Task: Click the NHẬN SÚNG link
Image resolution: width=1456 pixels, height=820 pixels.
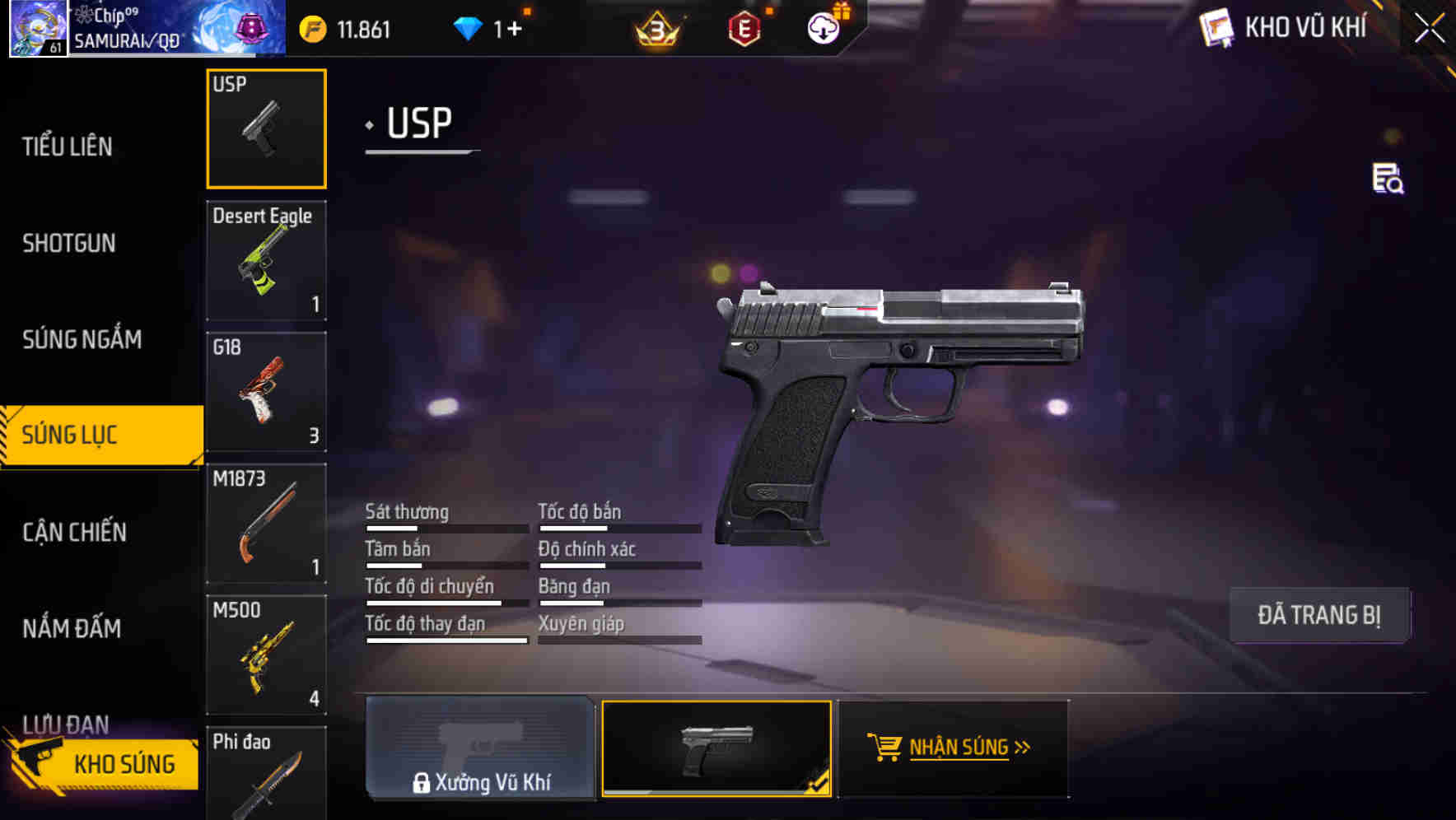Action: click(x=958, y=746)
